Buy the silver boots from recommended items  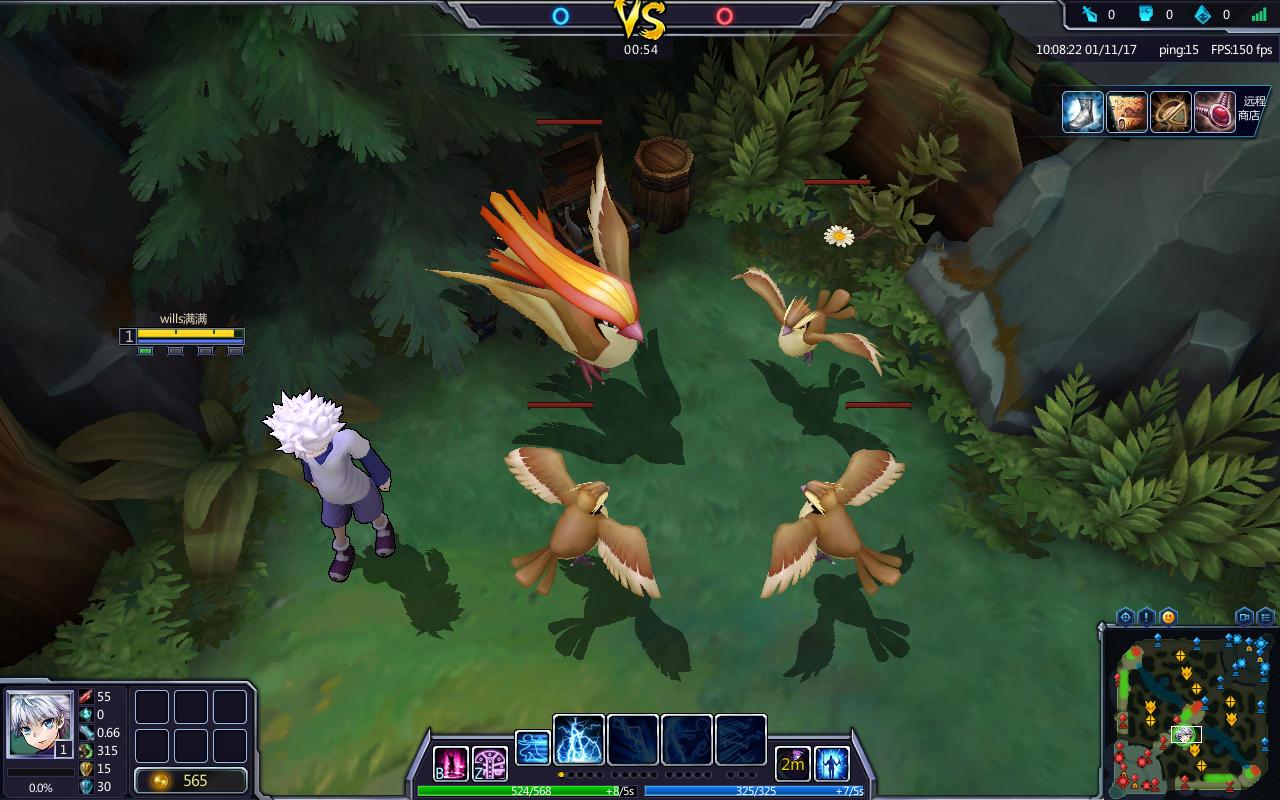tap(1083, 112)
